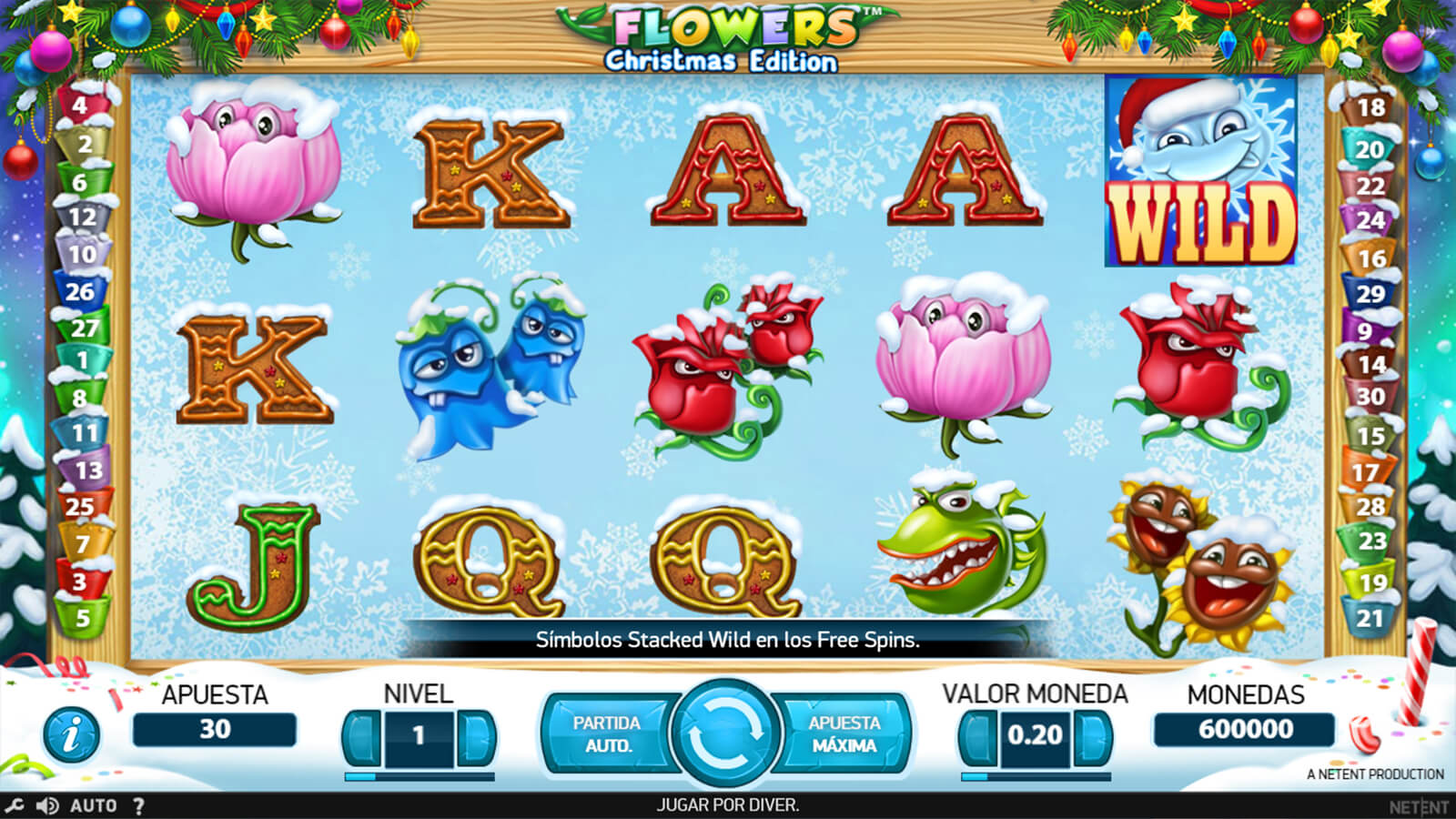This screenshot has width=1456, height=819.
Task: Select Apuesta Máxima max bet
Action: click(844, 734)
